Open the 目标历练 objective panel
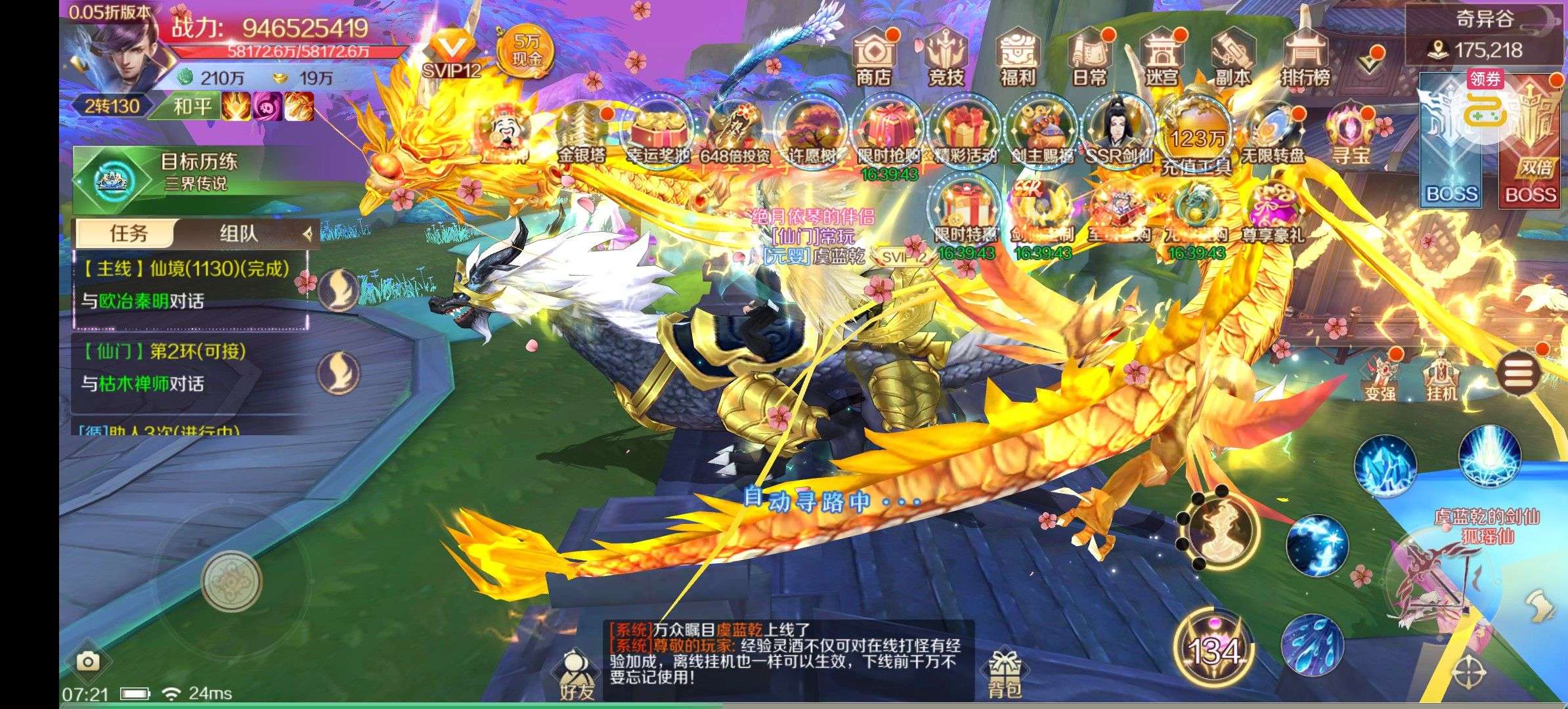 [190, 171]
